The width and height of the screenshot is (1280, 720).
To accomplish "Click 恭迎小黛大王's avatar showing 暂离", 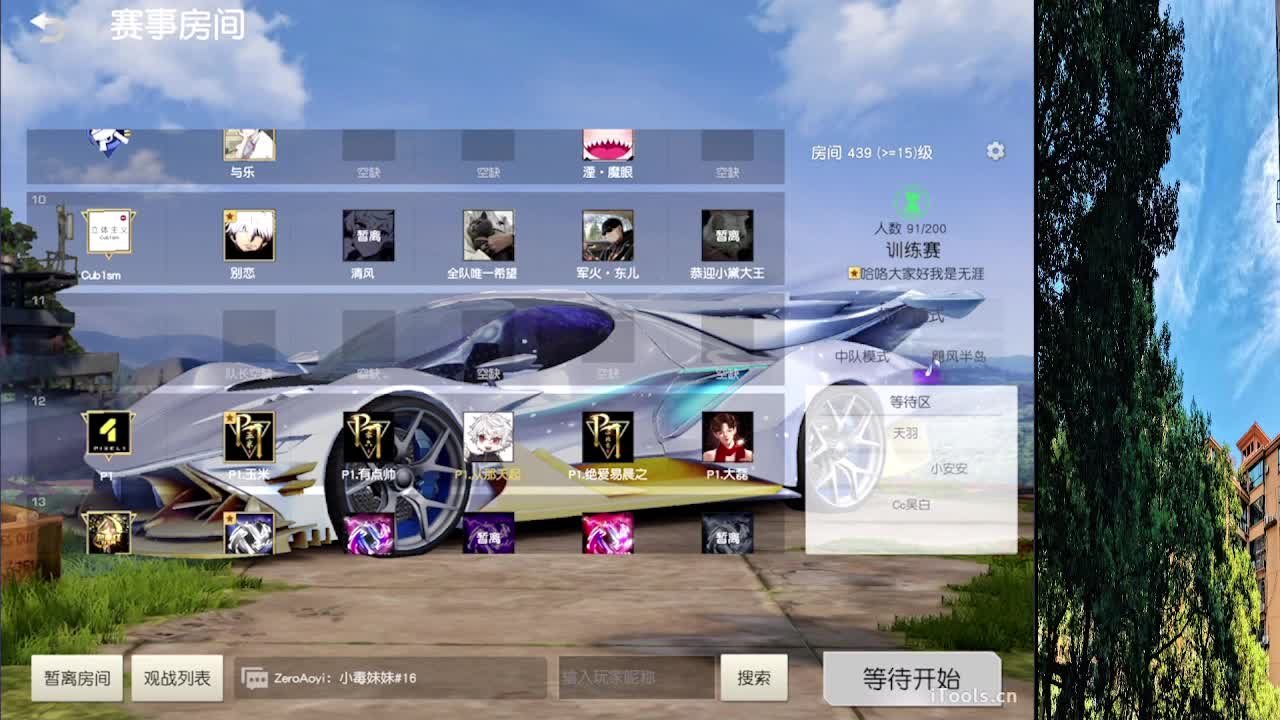I will (x=729, y=236).
